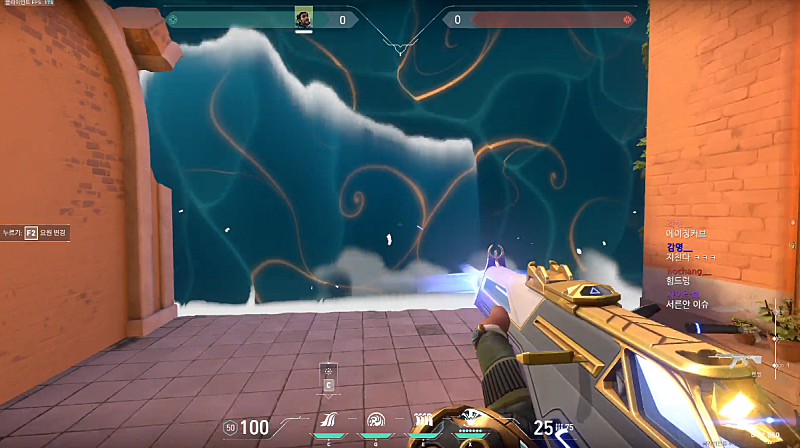The width and height of the screenshot is (800, 448).
Task: Activate the Cascade wave ability icon
Action: pos(330,421)
